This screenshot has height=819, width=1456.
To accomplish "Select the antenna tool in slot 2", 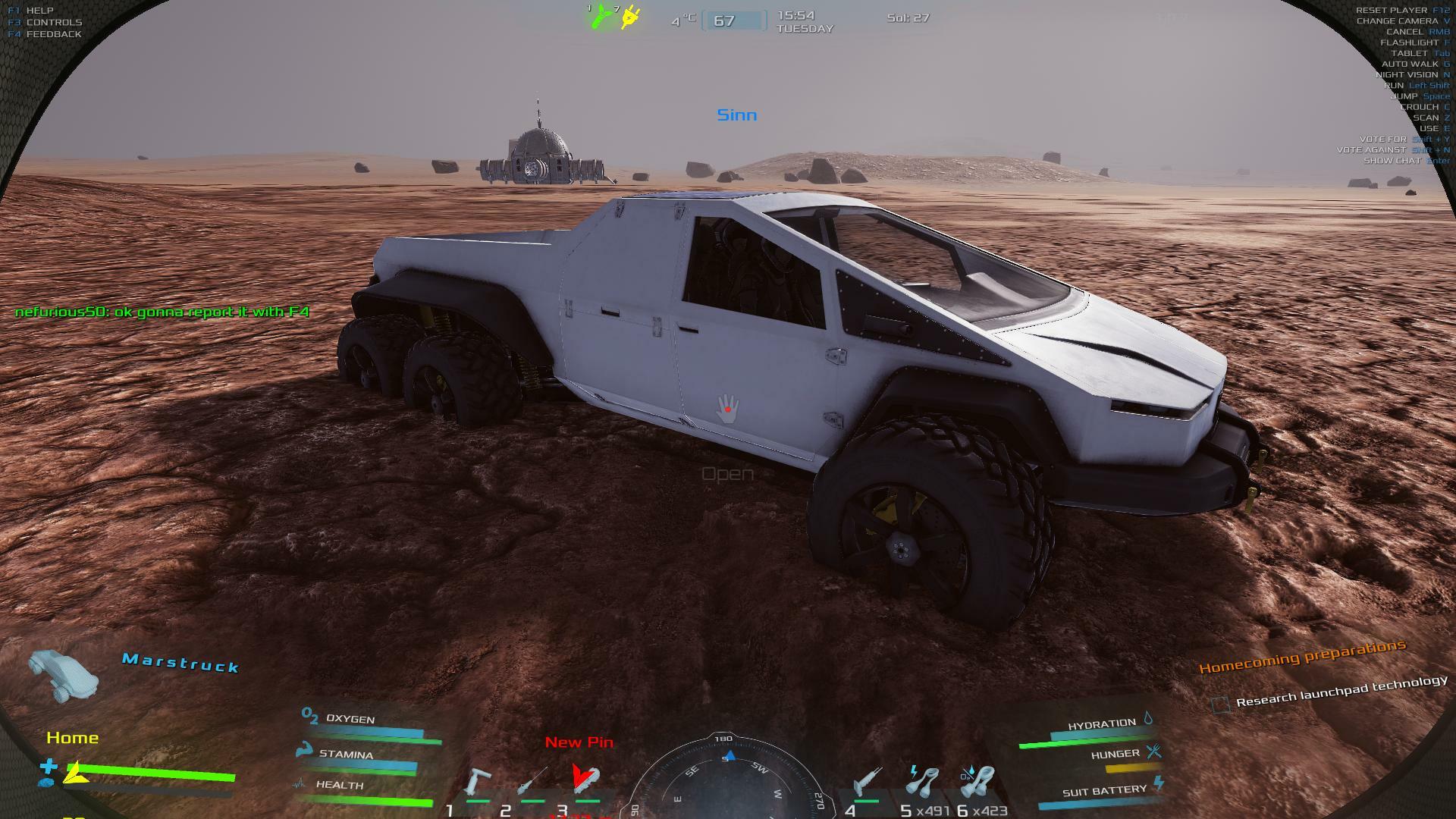I will [x=532, y=783].
